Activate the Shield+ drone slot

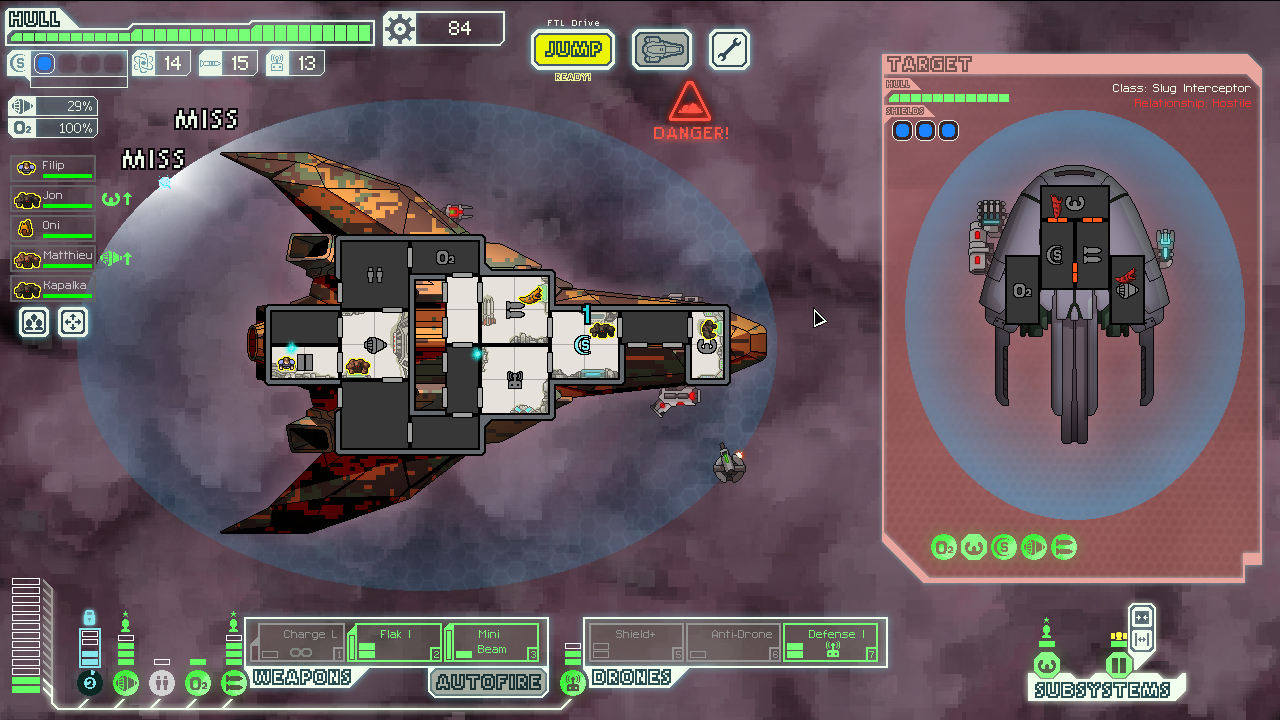636,642
